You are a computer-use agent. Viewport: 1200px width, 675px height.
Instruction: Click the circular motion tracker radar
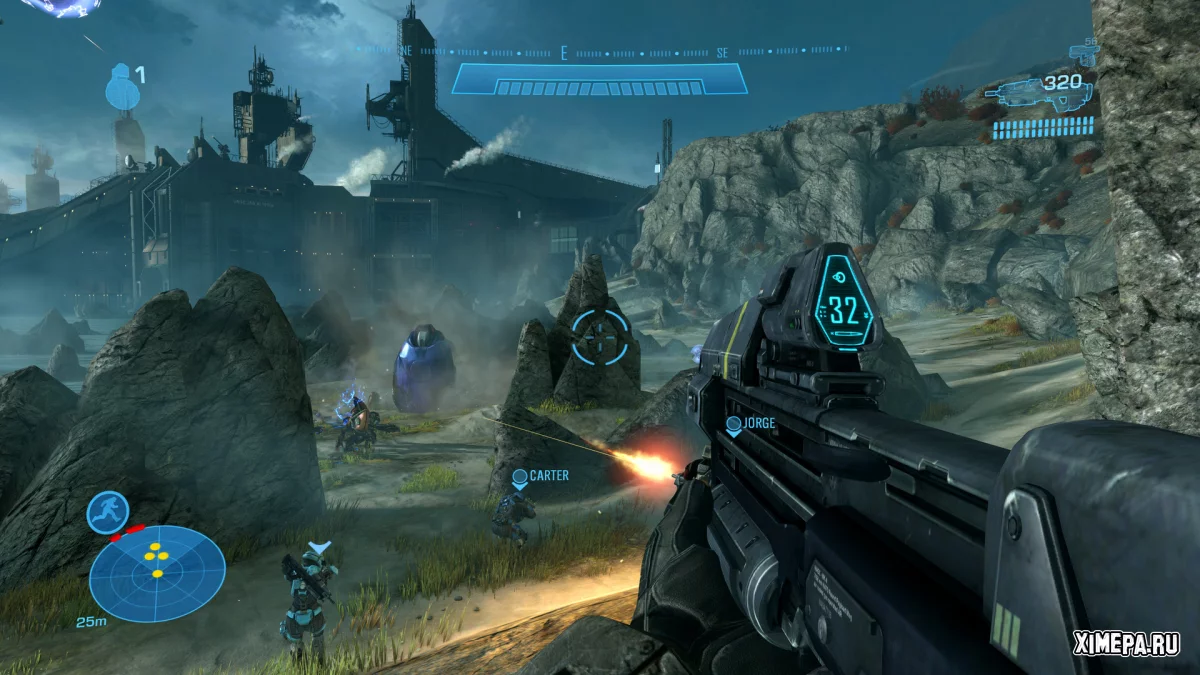(x=157, y=574)
